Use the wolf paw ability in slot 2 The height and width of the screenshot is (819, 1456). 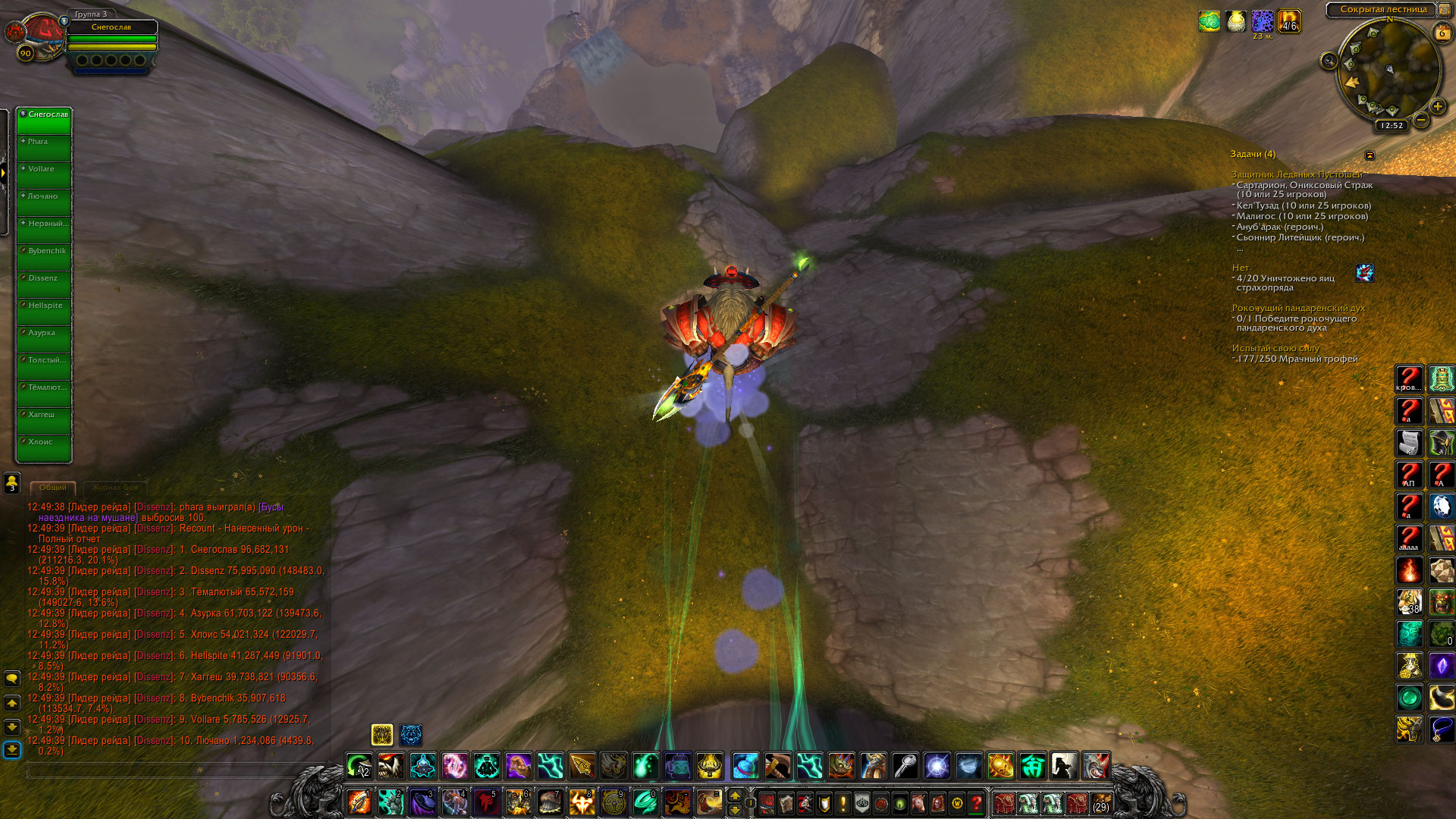[x=391, y=802]
